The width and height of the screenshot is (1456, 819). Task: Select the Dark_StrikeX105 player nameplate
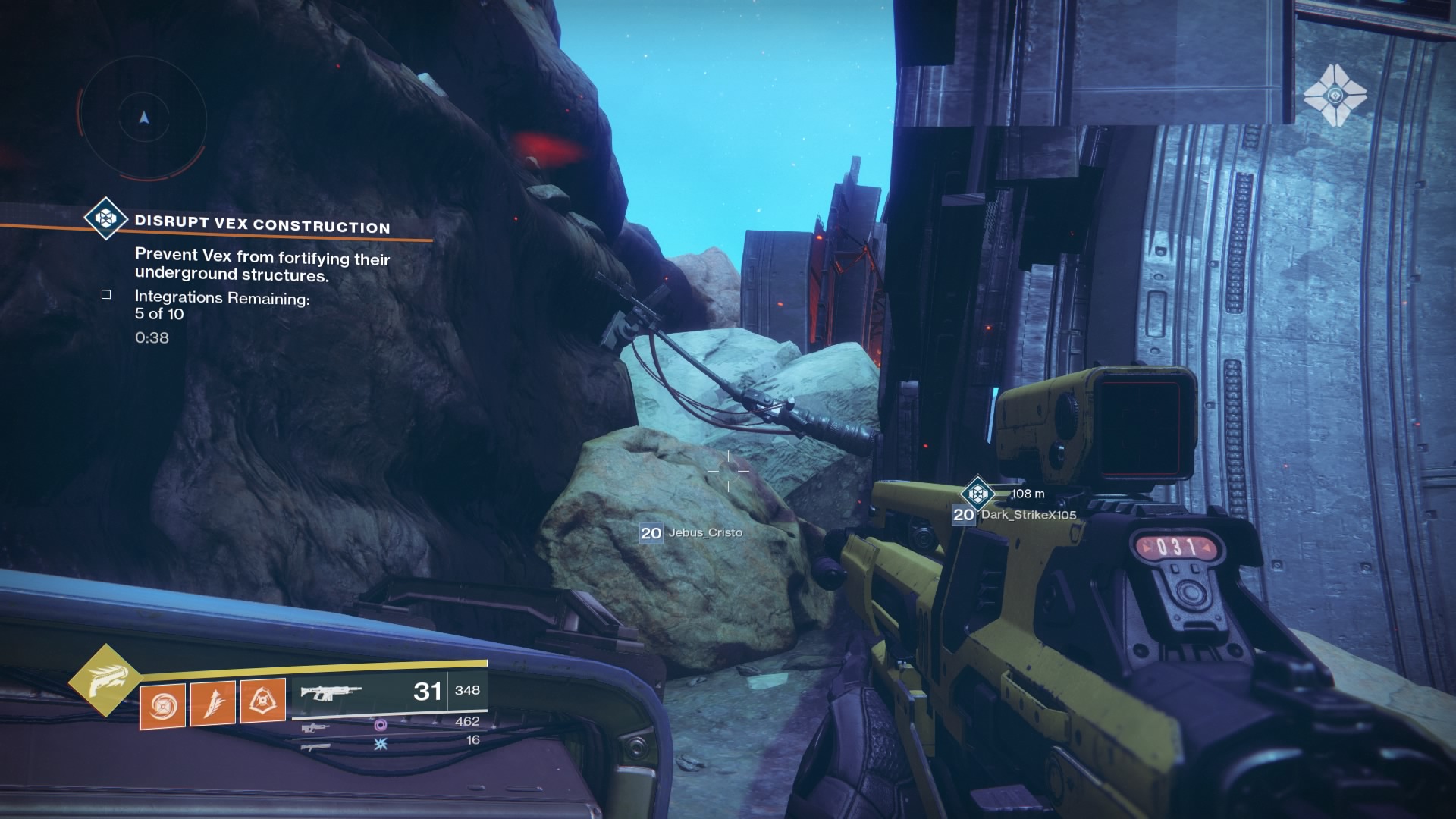tap(1015, 515)
